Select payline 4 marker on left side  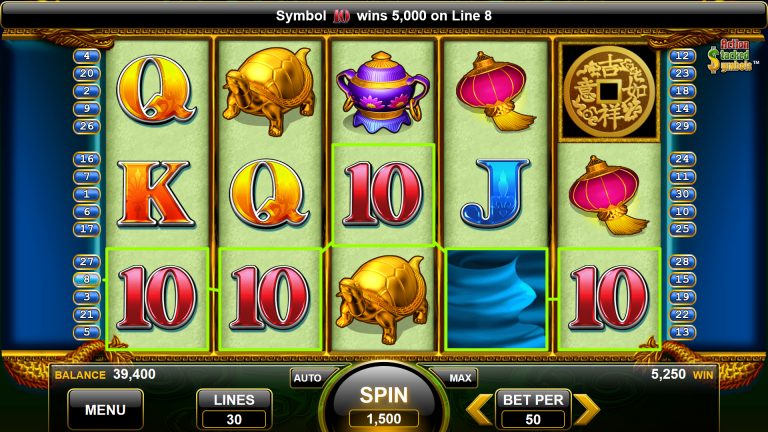(86, 56)
